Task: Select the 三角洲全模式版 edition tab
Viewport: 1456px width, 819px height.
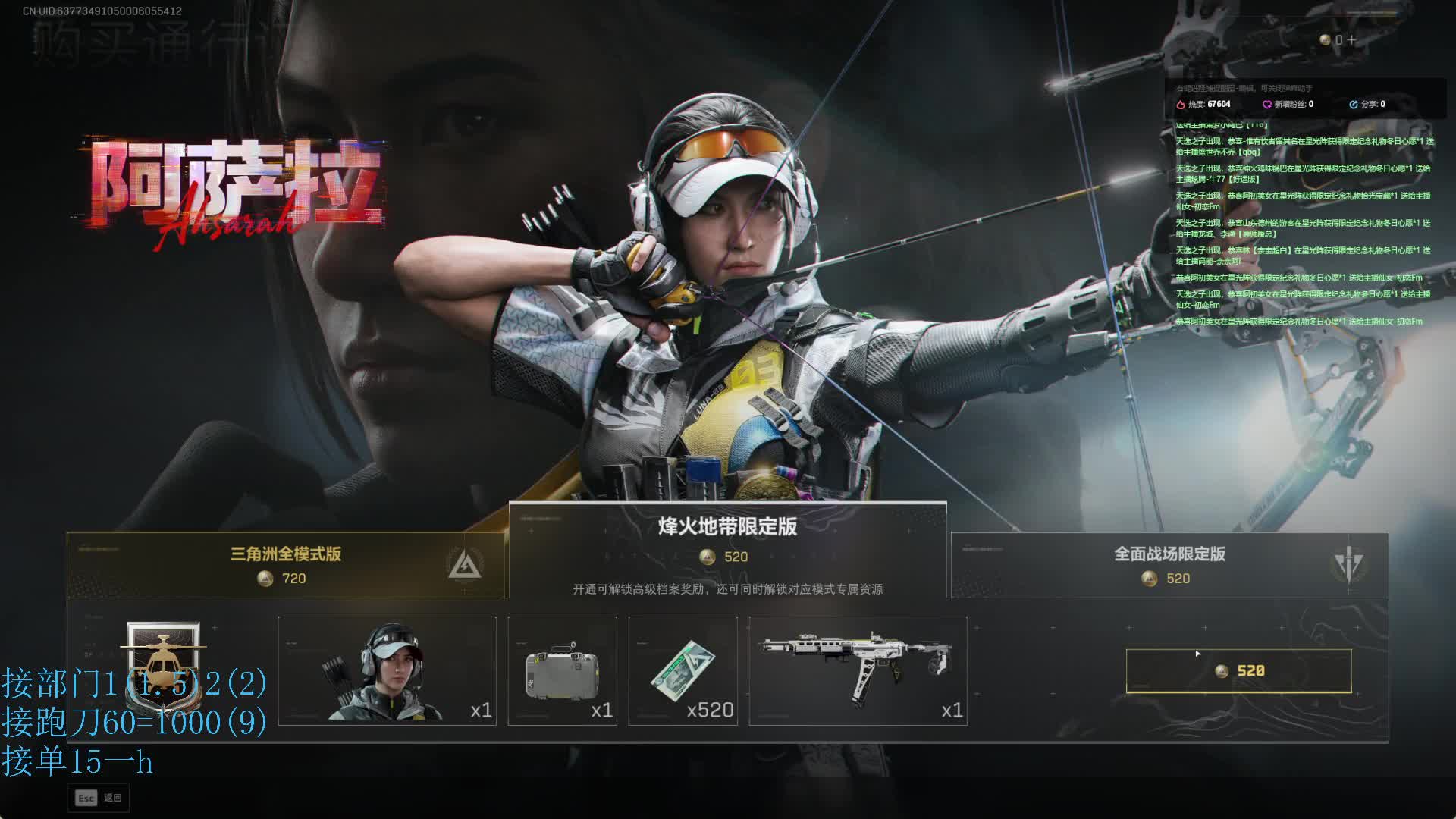Action: coord(285,565)
